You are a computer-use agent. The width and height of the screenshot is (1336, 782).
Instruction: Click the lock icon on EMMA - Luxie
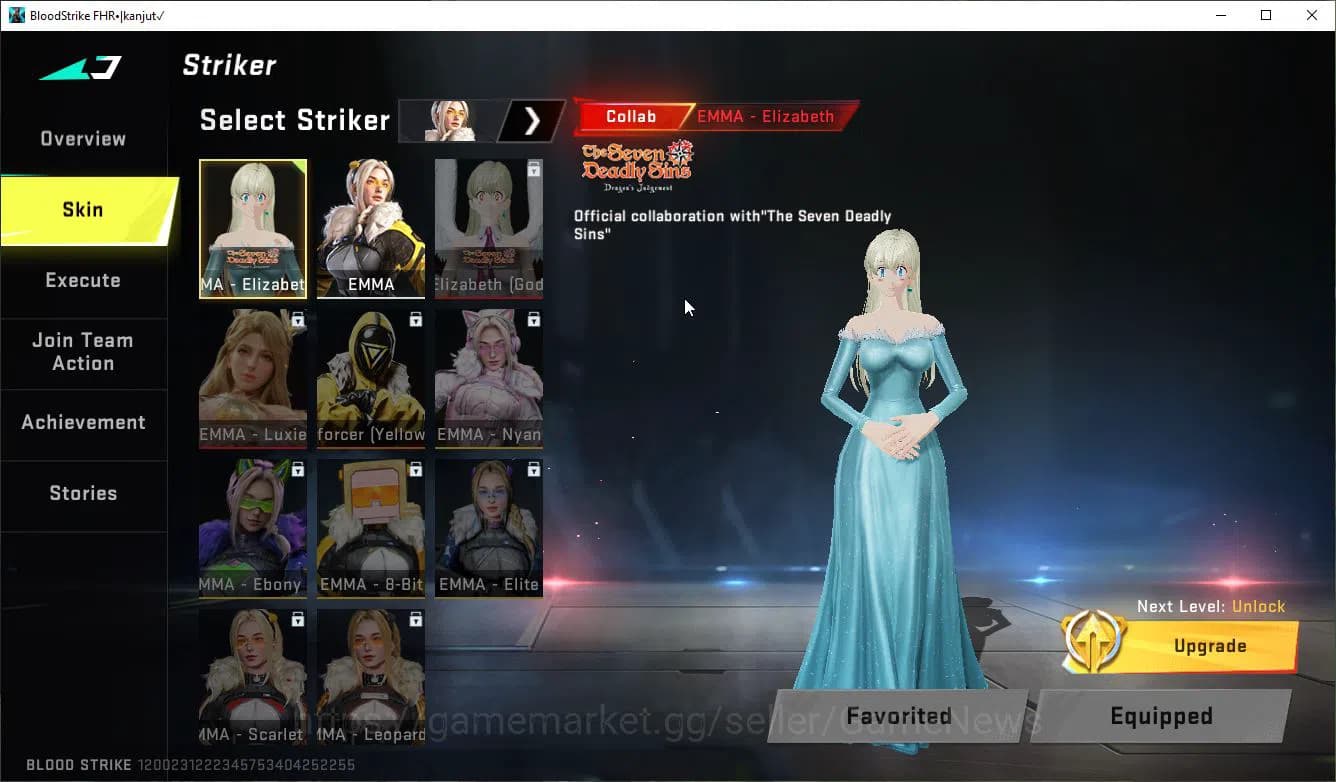pos(296,319)
